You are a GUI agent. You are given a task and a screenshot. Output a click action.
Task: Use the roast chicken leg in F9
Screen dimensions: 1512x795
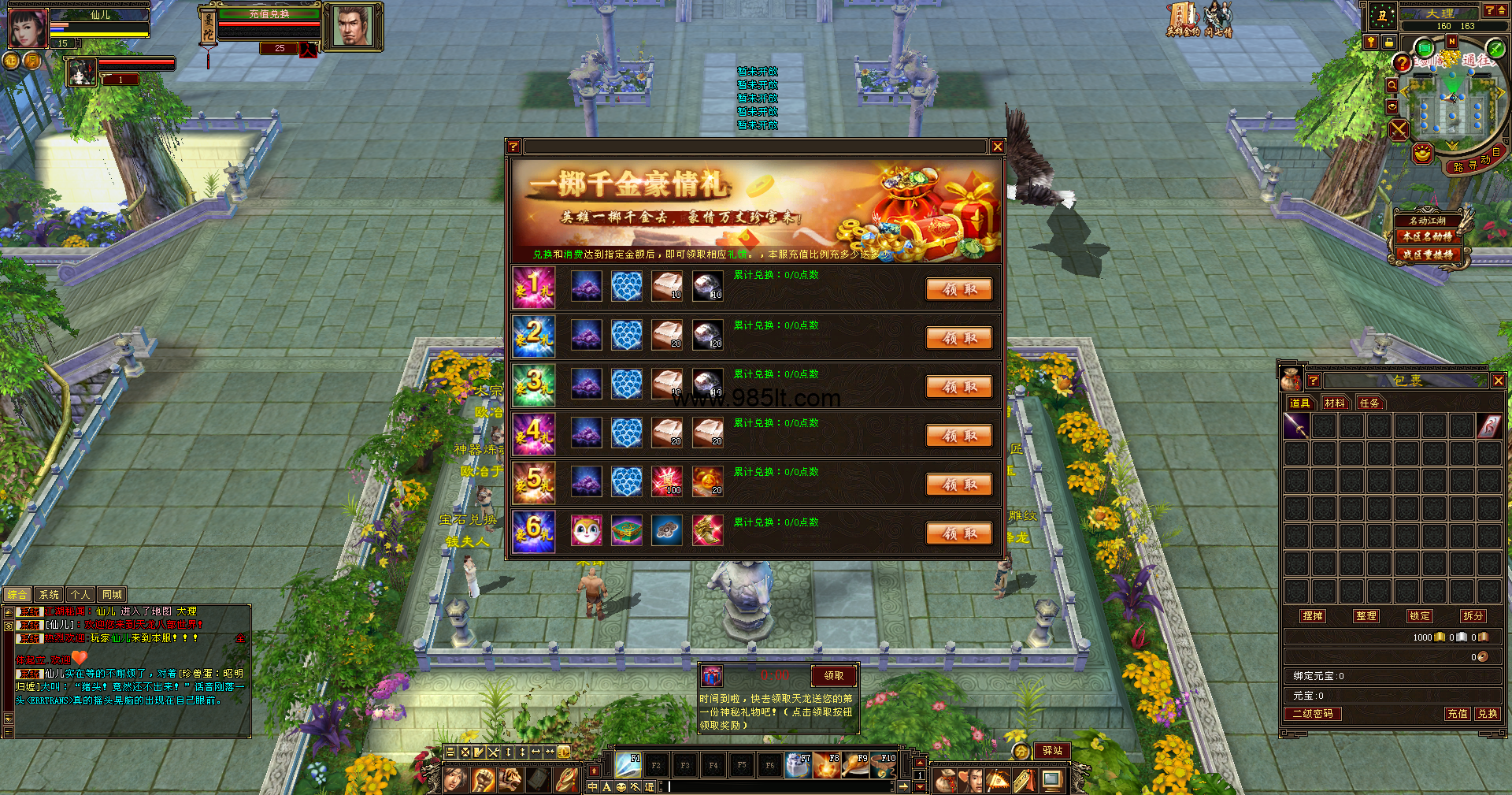click(855, 764)
